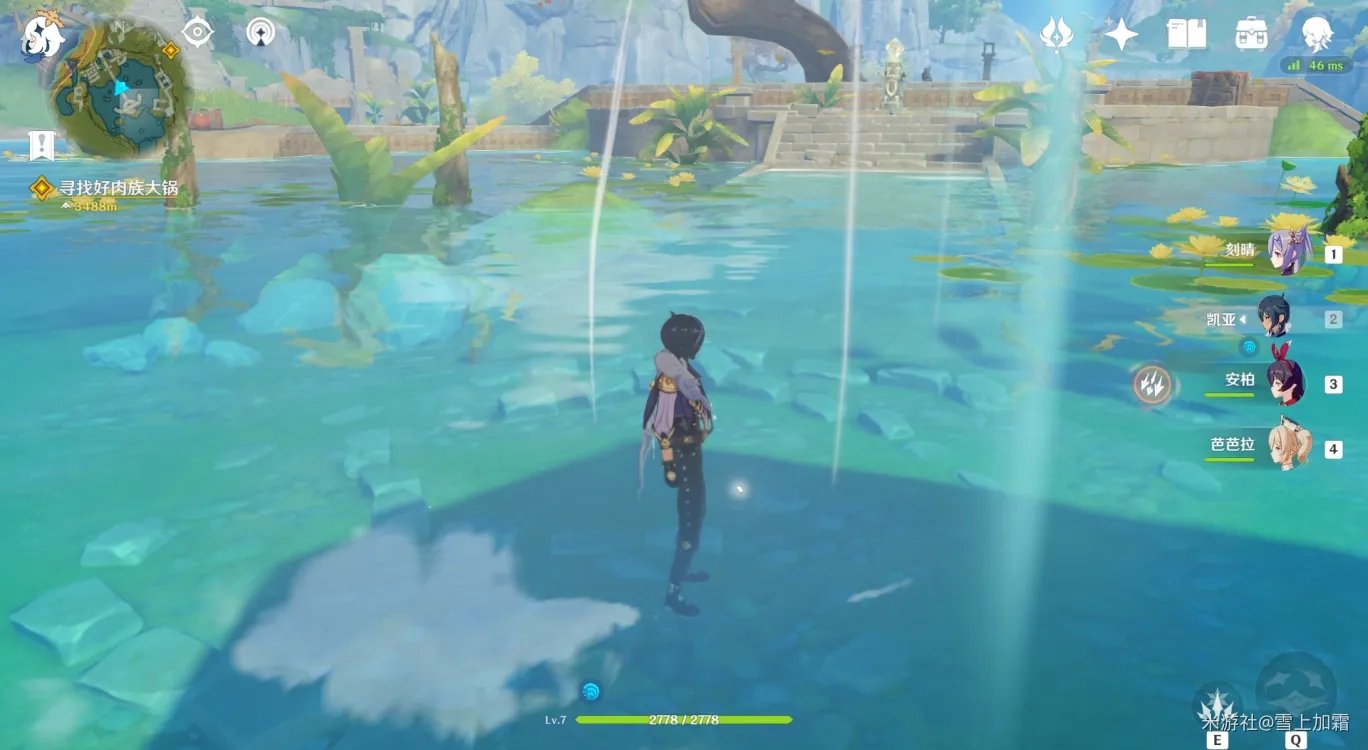Activate the round ice shards icon beside 安柏
The height and width of the screenshot is (750, 1368).
coord(1152,385)
